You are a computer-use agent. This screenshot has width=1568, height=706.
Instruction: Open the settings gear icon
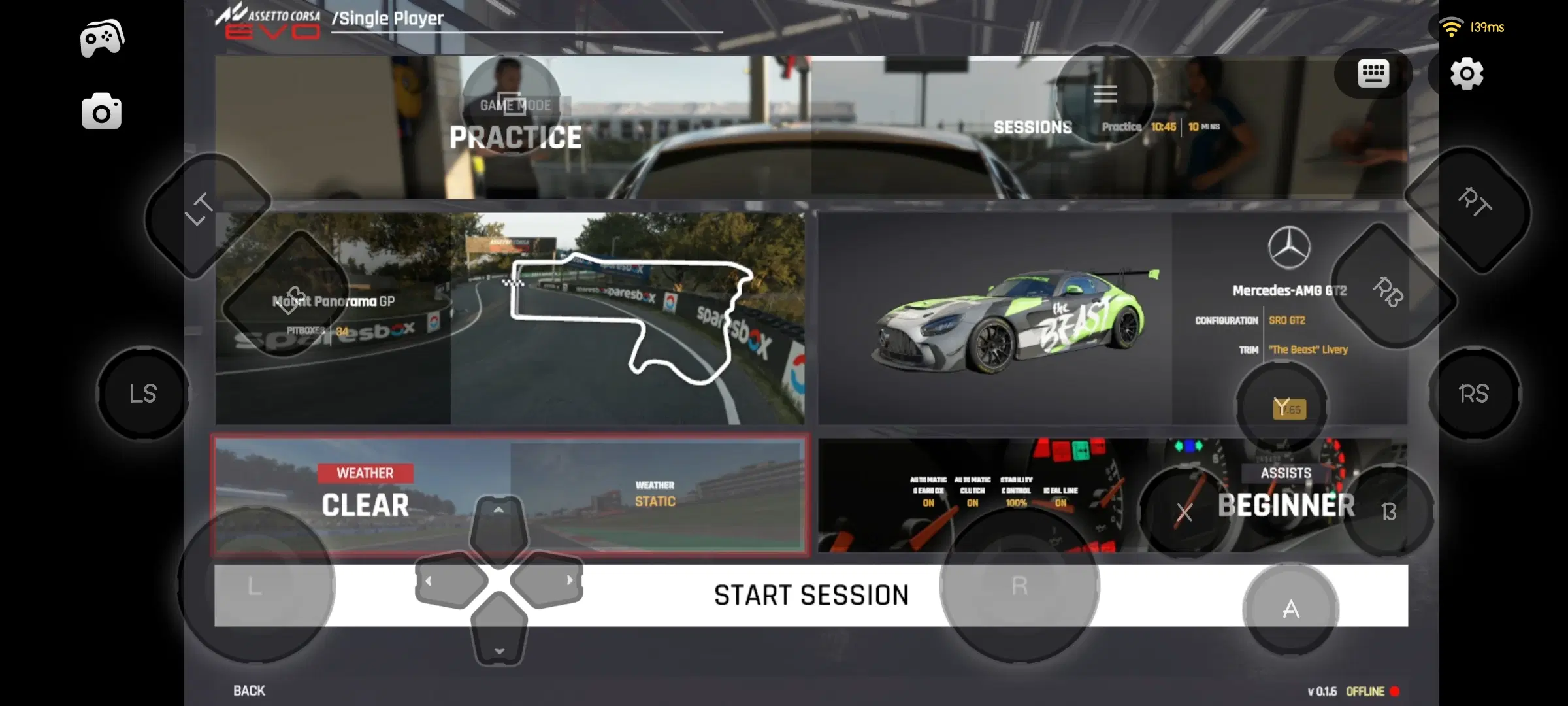click(x=1467, y=74)
